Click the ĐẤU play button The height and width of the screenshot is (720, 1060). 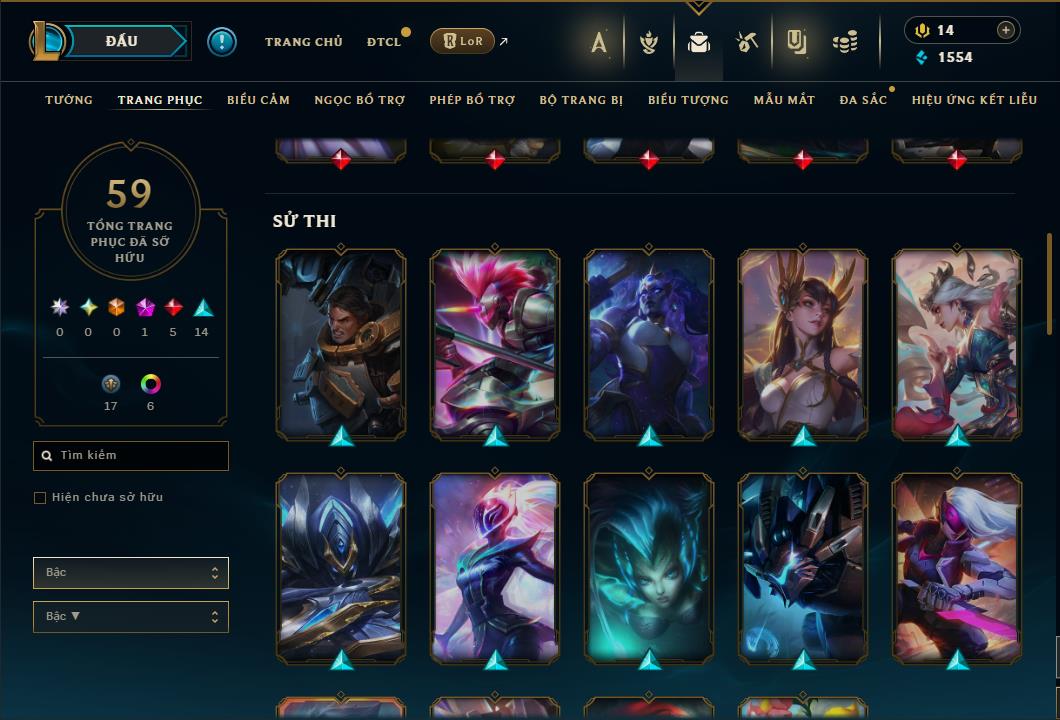click(x=121, y=41)
